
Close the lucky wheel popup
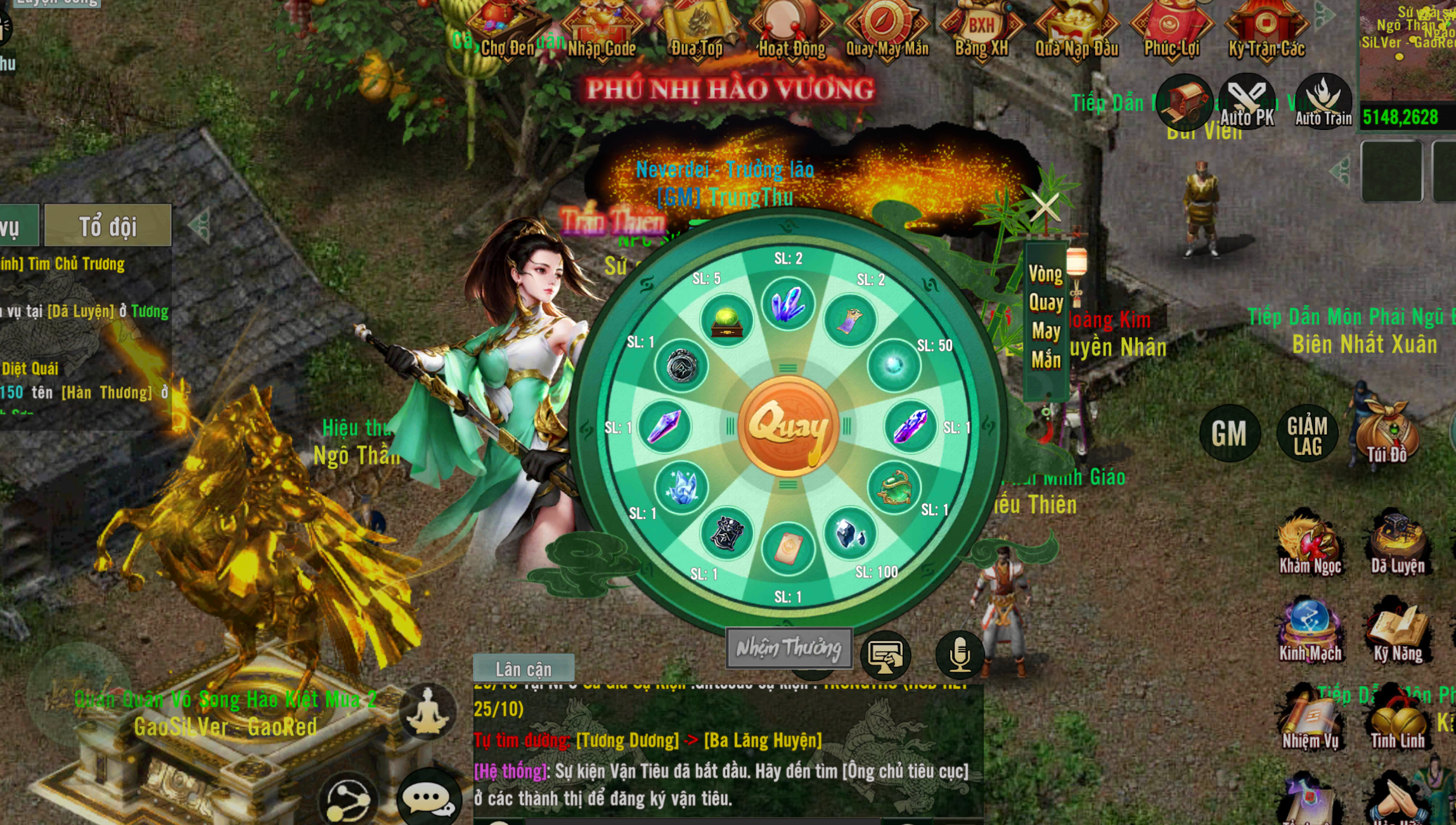coord(1045,207)
